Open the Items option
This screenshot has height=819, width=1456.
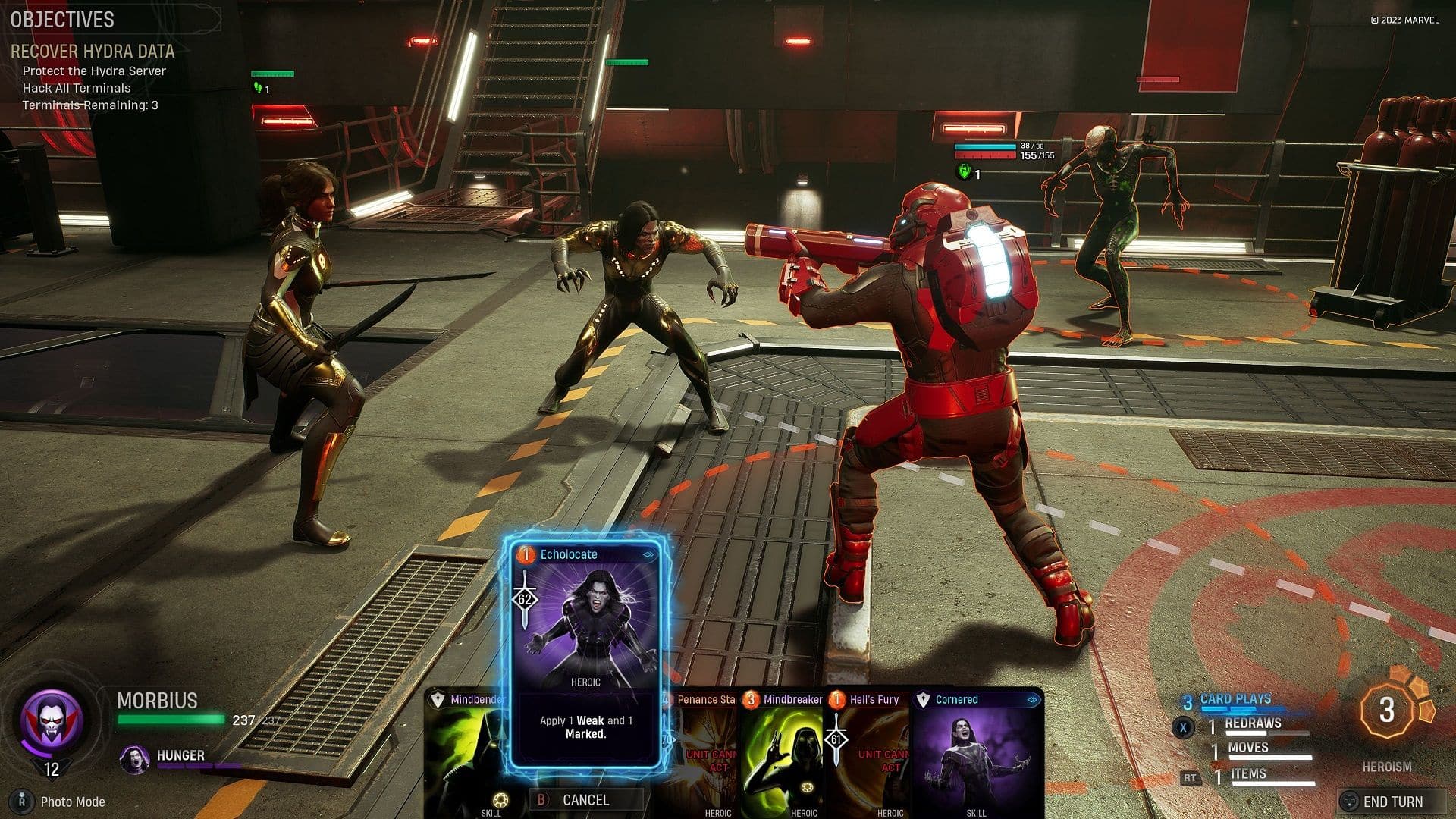point(1247,774)
